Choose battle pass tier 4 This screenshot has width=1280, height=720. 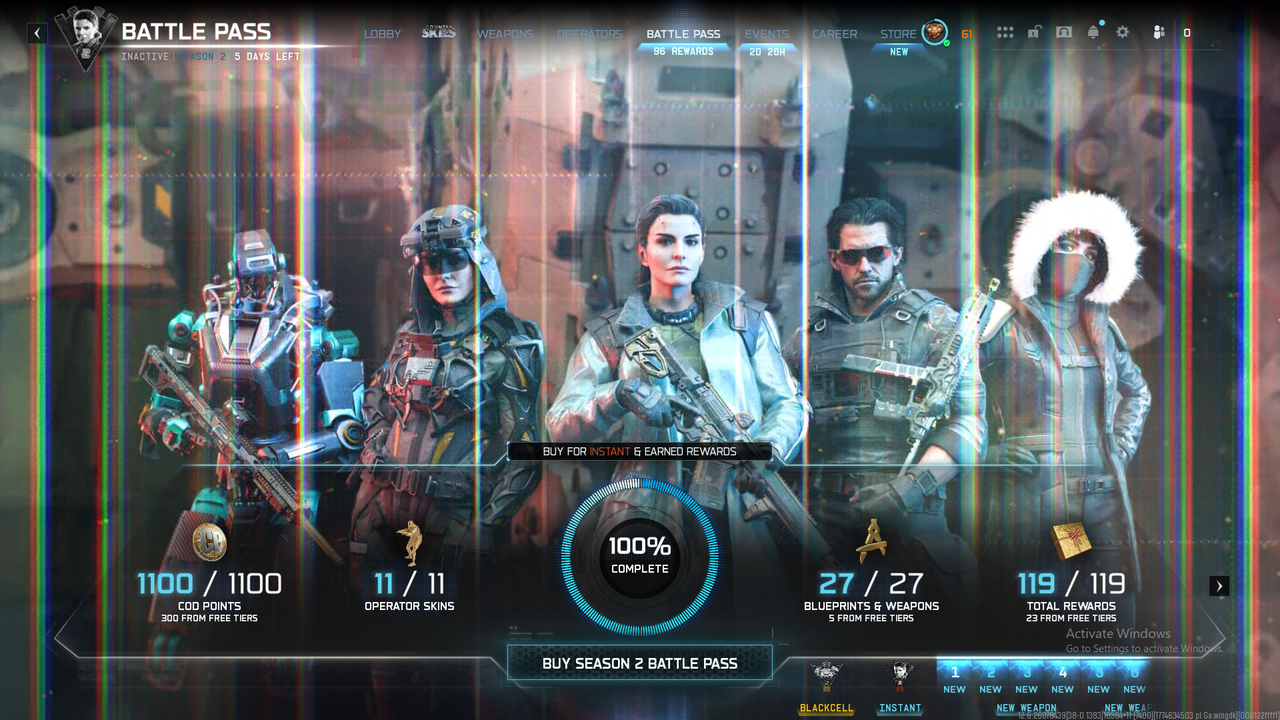[1063, 678]
